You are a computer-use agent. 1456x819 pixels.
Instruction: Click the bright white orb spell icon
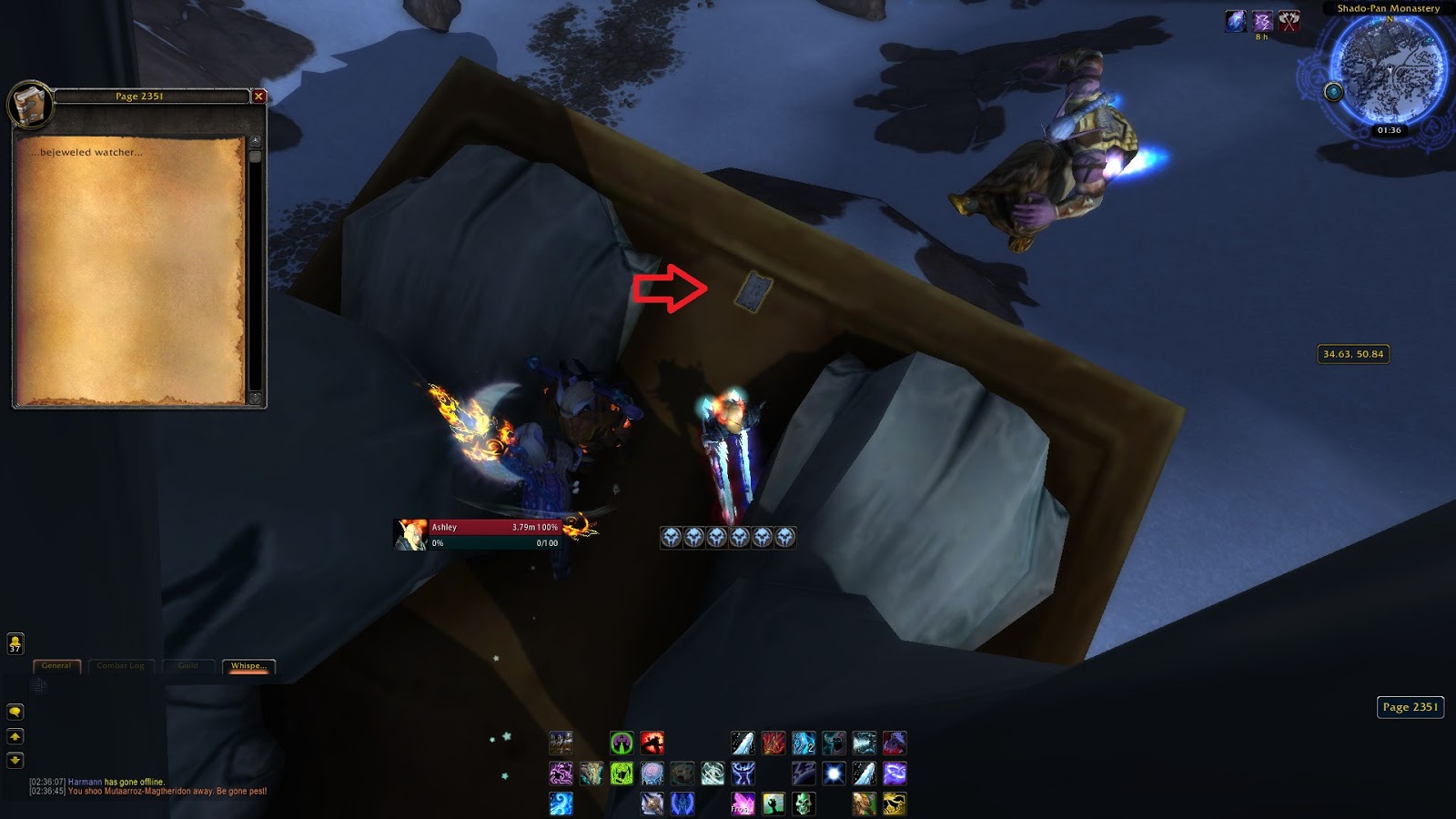point(832,774)
